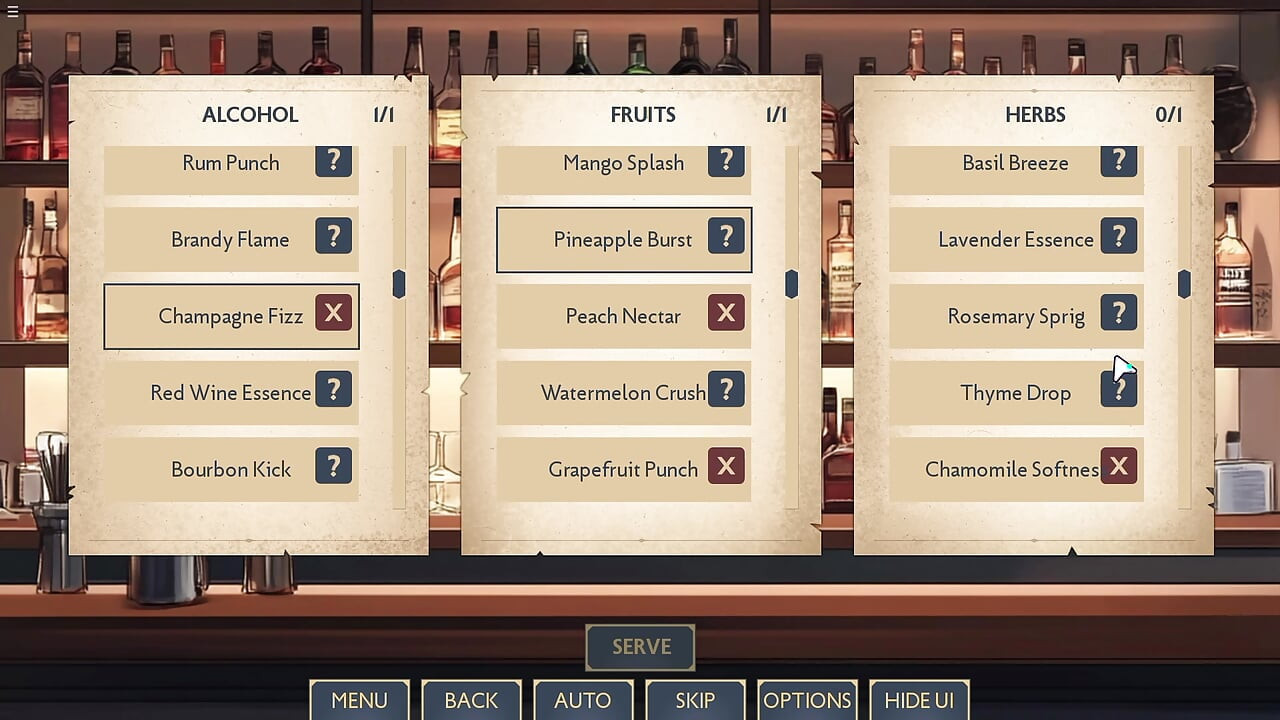1280x720 pixels.
Task: Open the MENU button
Action: pos(359,700)
